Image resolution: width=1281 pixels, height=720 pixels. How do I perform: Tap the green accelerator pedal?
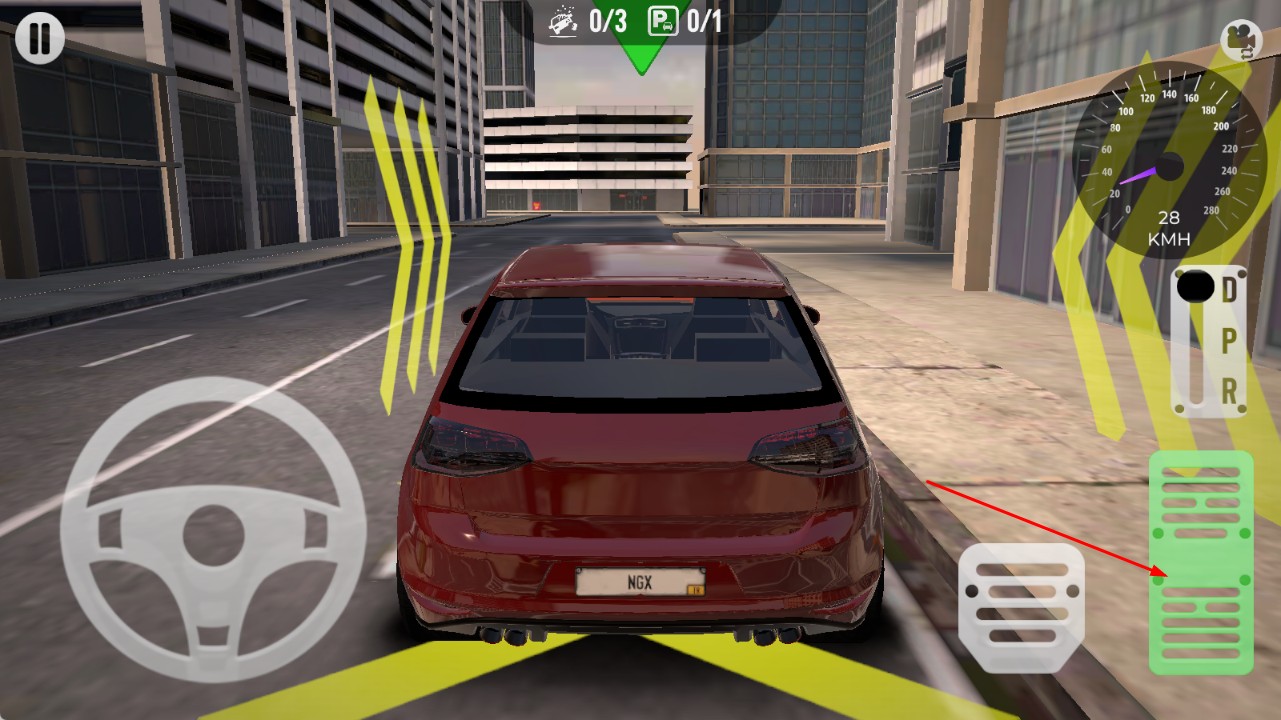coord(1200,562)
